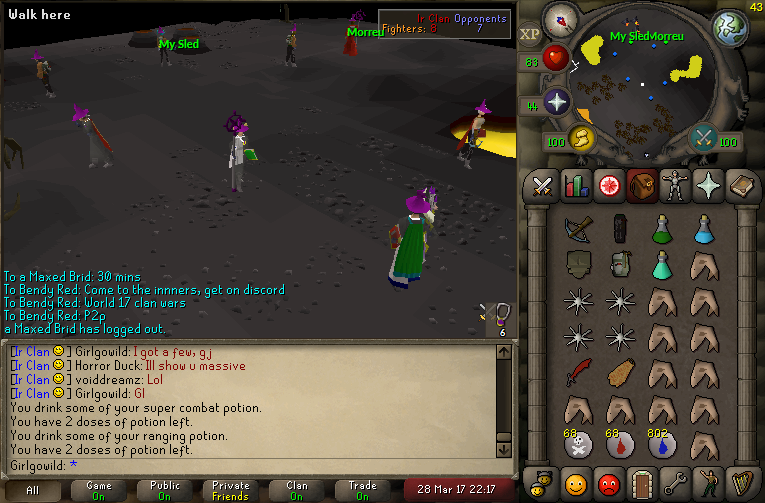Click the blue potion in the inventory
The width and height of the screenshot is (765, 503).
pyautogui.click(x=703, y=229)
